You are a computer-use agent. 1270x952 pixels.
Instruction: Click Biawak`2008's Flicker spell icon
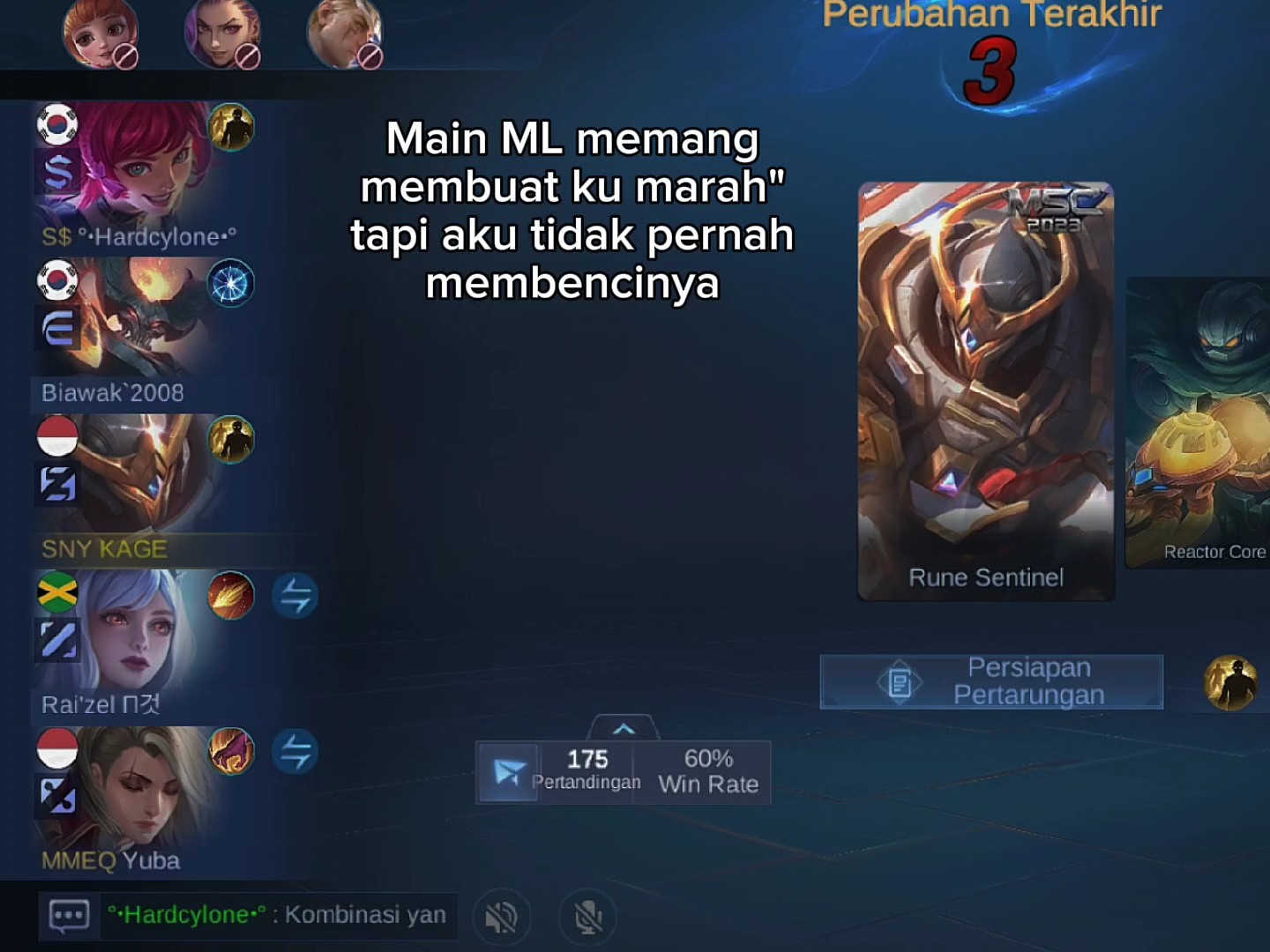coord(231,284)
